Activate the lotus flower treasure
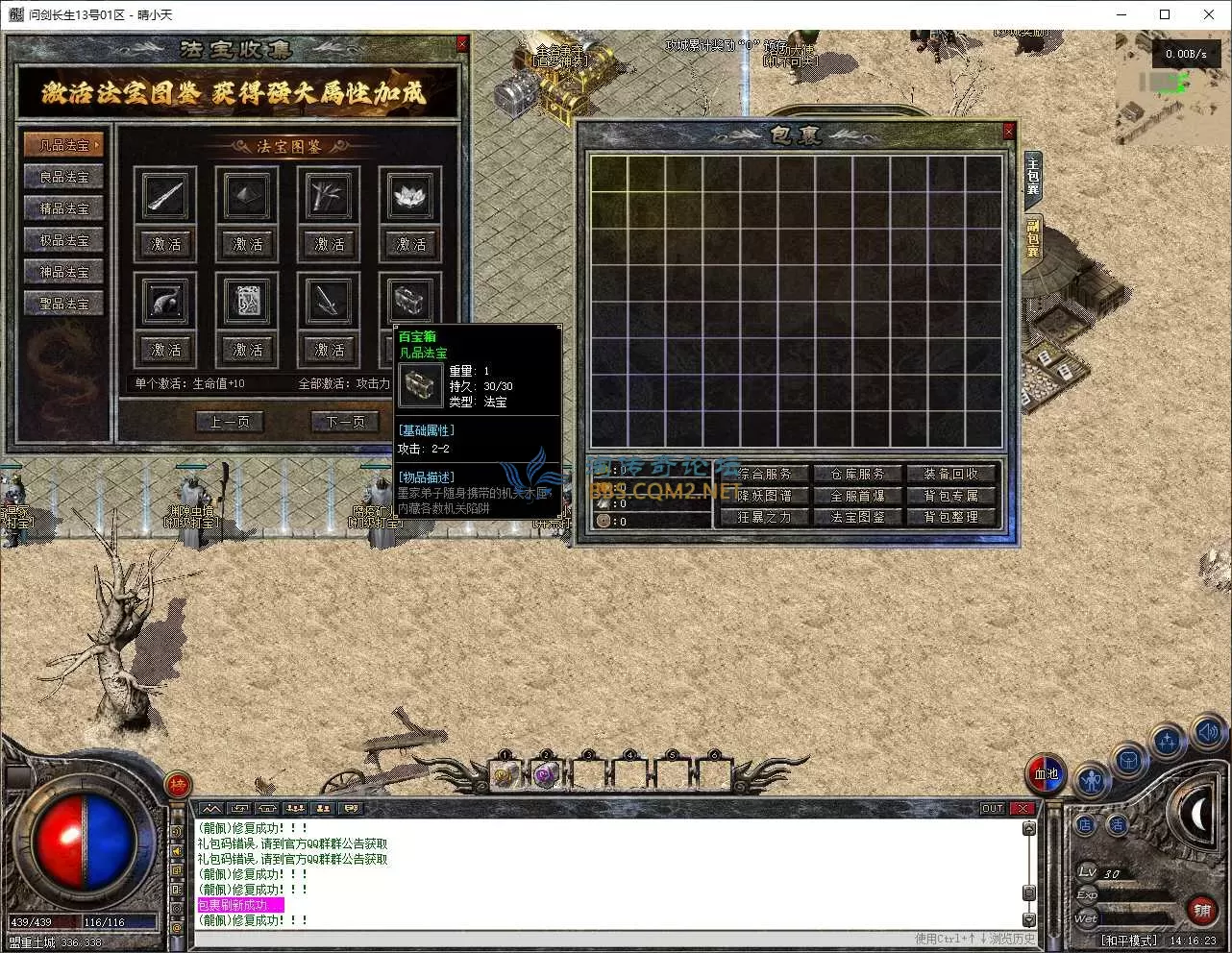This screenshot has width=1232, height=953. pos(411,244)
